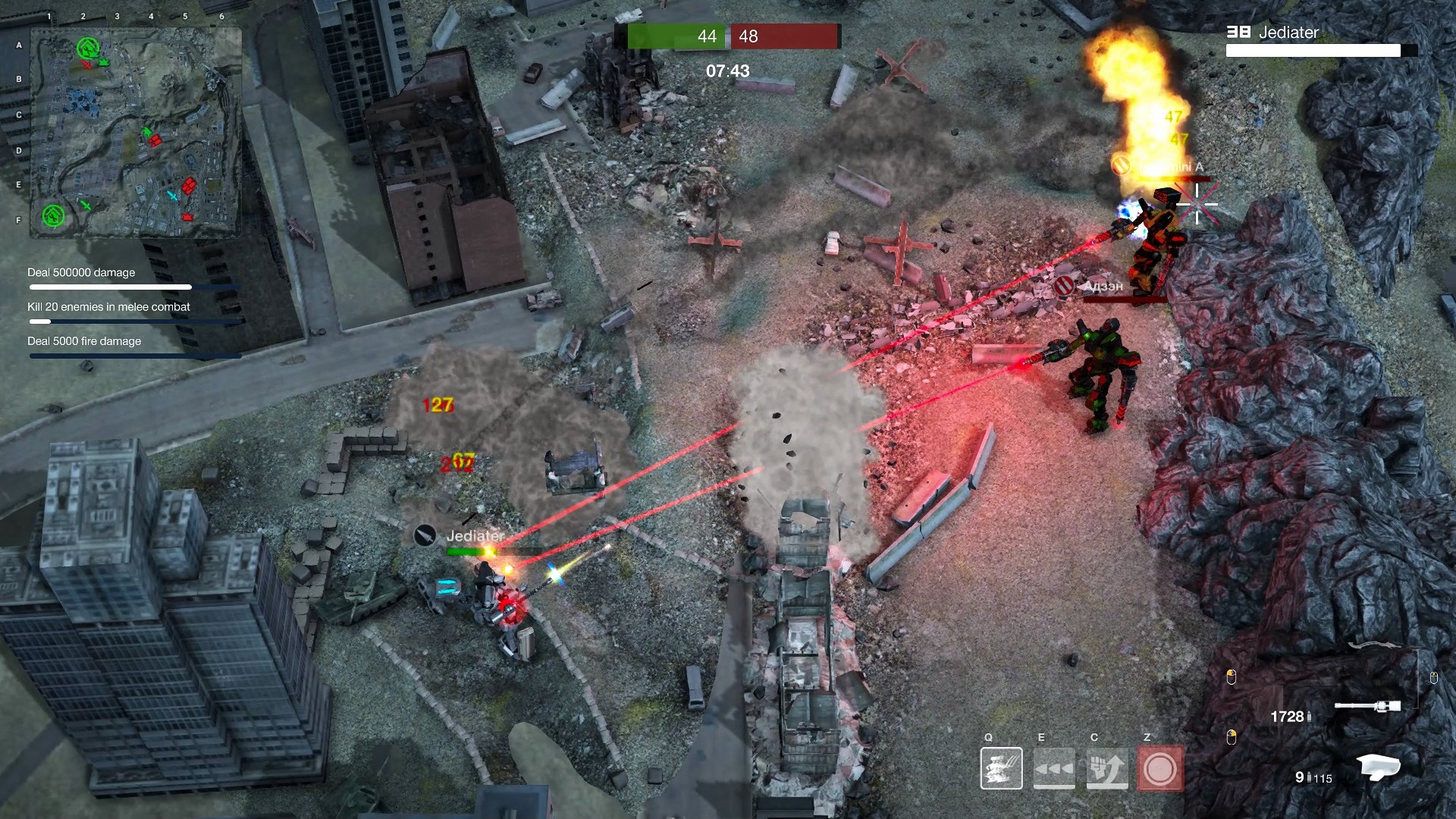The image size is (1456, 819).
Task: Click the red enemy squad marker at grid E4
Action: click(x=188, y=185)
